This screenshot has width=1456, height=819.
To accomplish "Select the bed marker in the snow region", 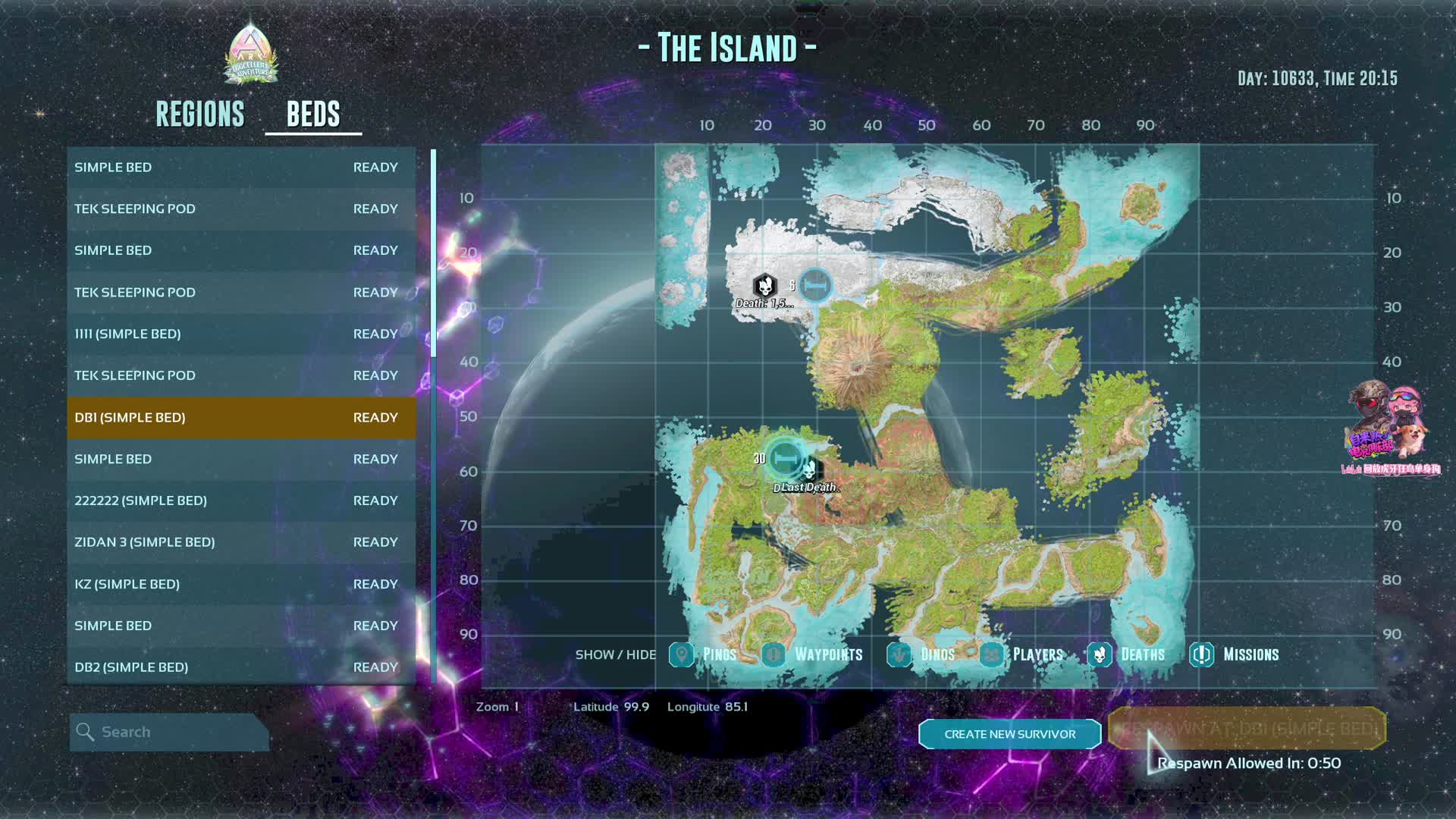I will point(816,286).
